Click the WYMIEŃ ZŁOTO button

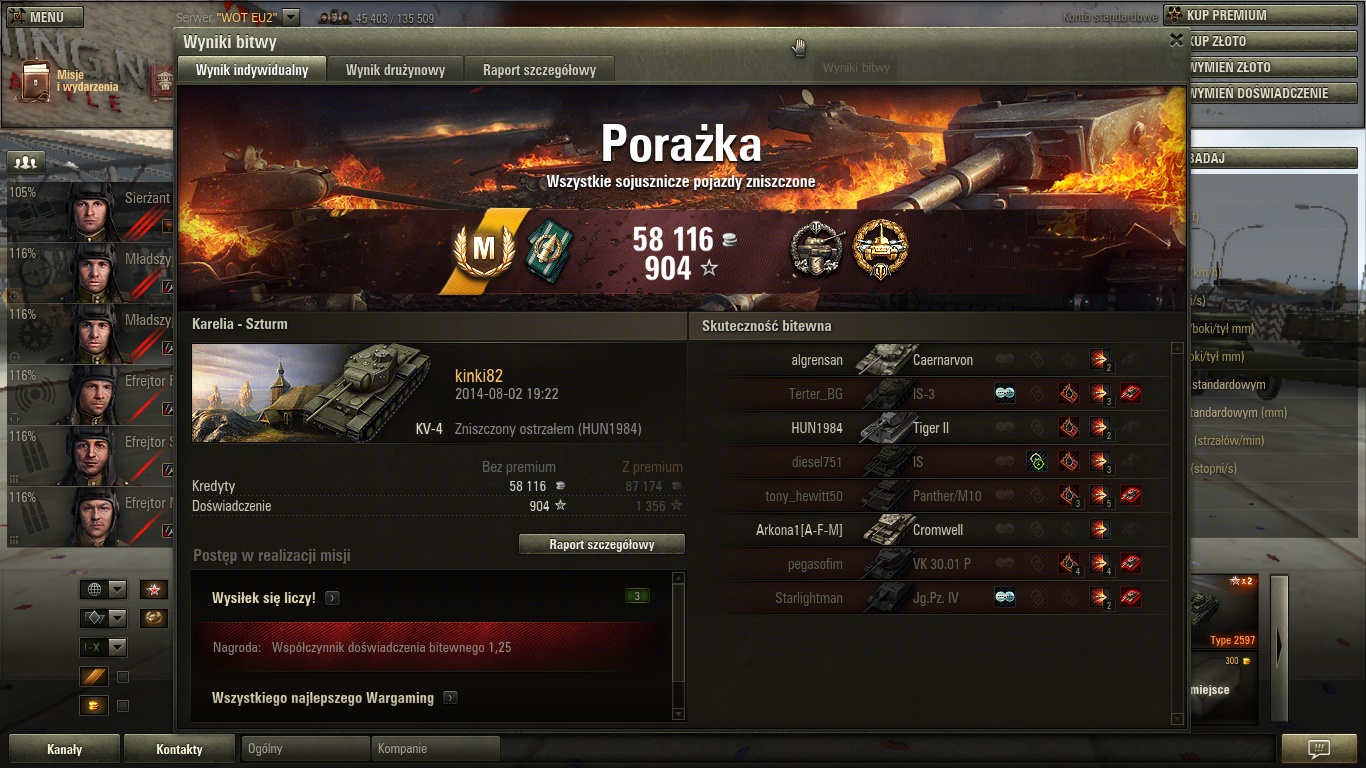[x=1263, y=67]
